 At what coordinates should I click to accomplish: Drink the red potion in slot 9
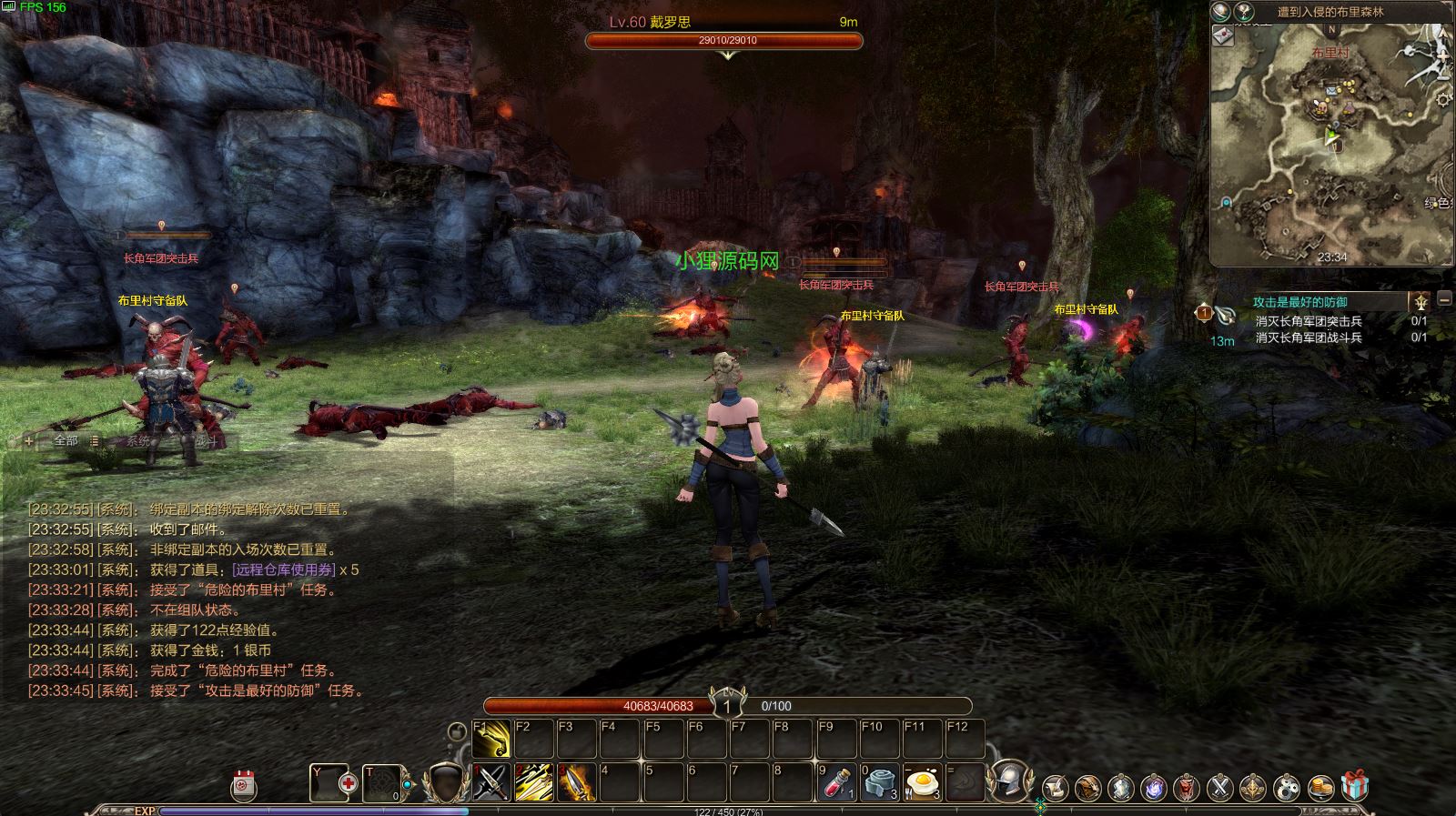tap(837, 781)
